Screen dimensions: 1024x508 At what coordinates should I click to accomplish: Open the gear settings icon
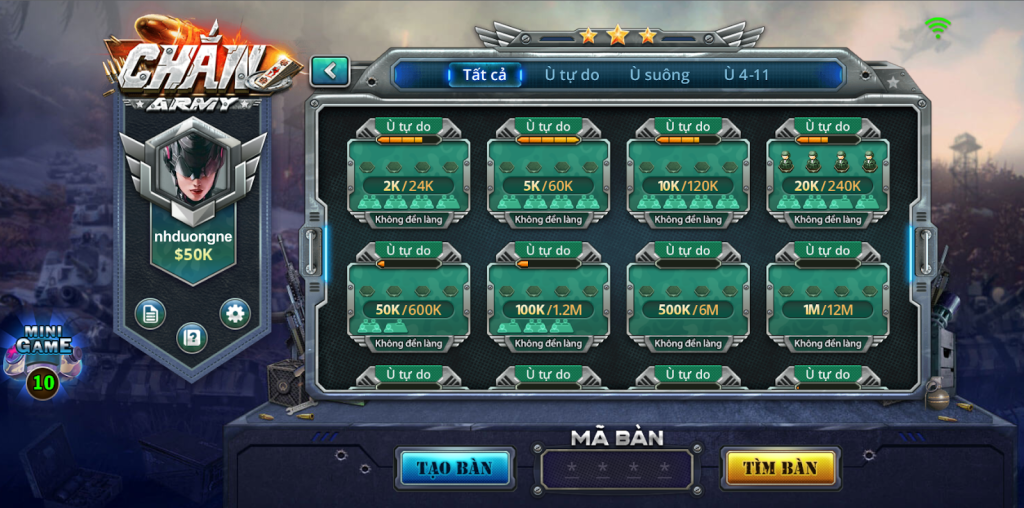coord(235,314)
